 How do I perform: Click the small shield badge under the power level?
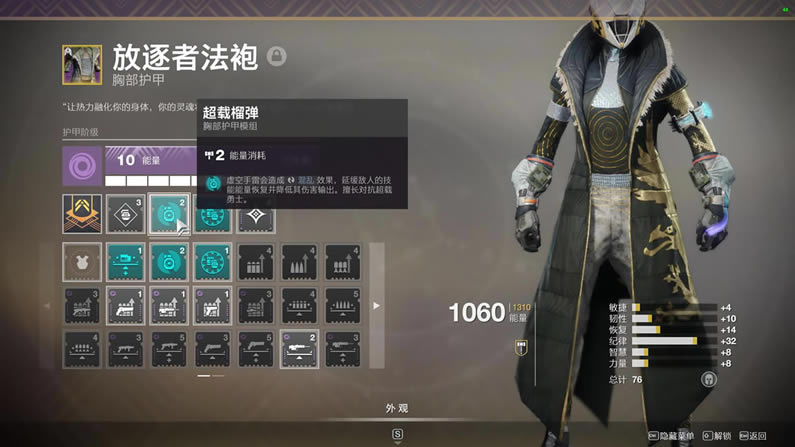[521, 345]
